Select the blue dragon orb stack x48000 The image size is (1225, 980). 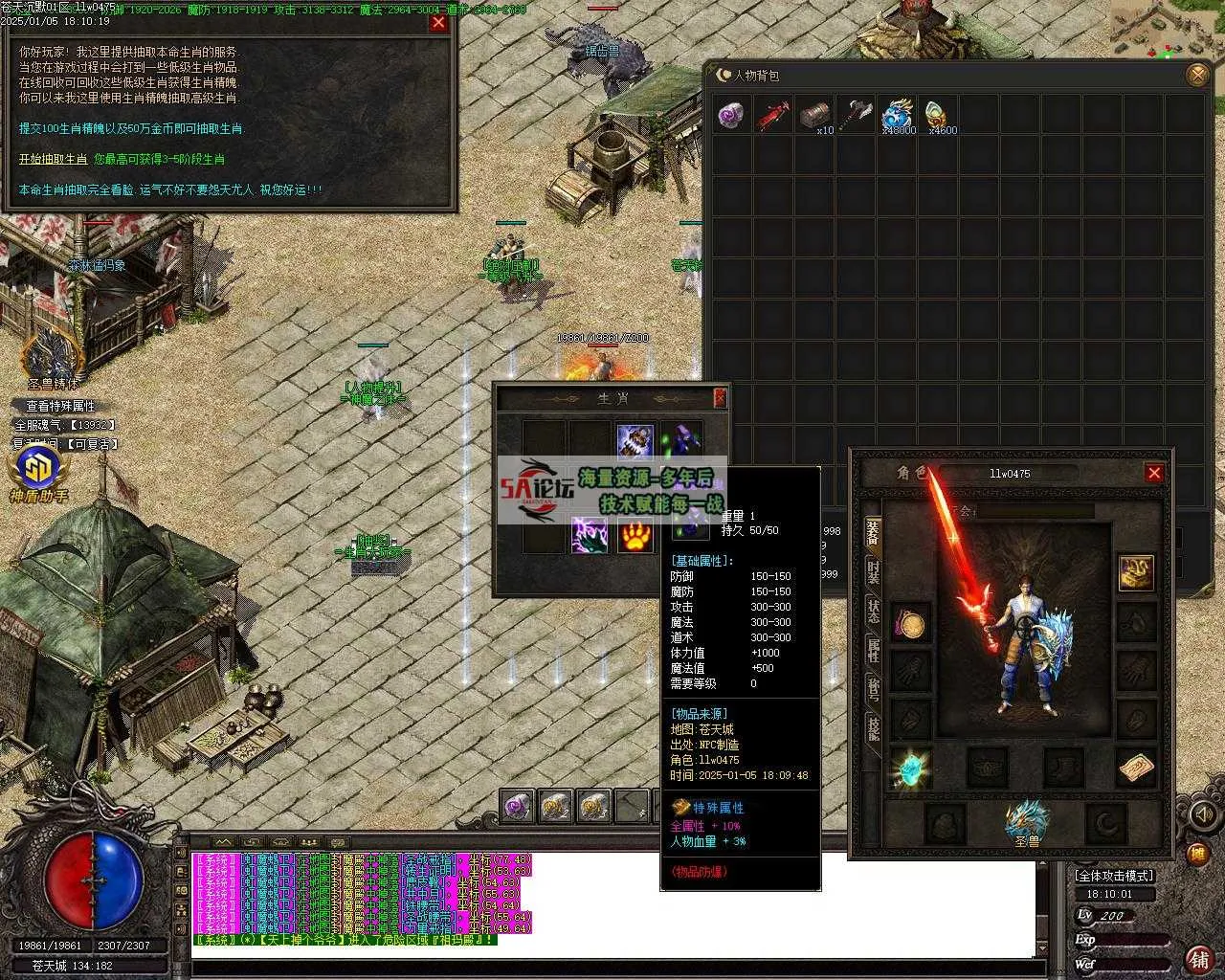click(897, 116)
